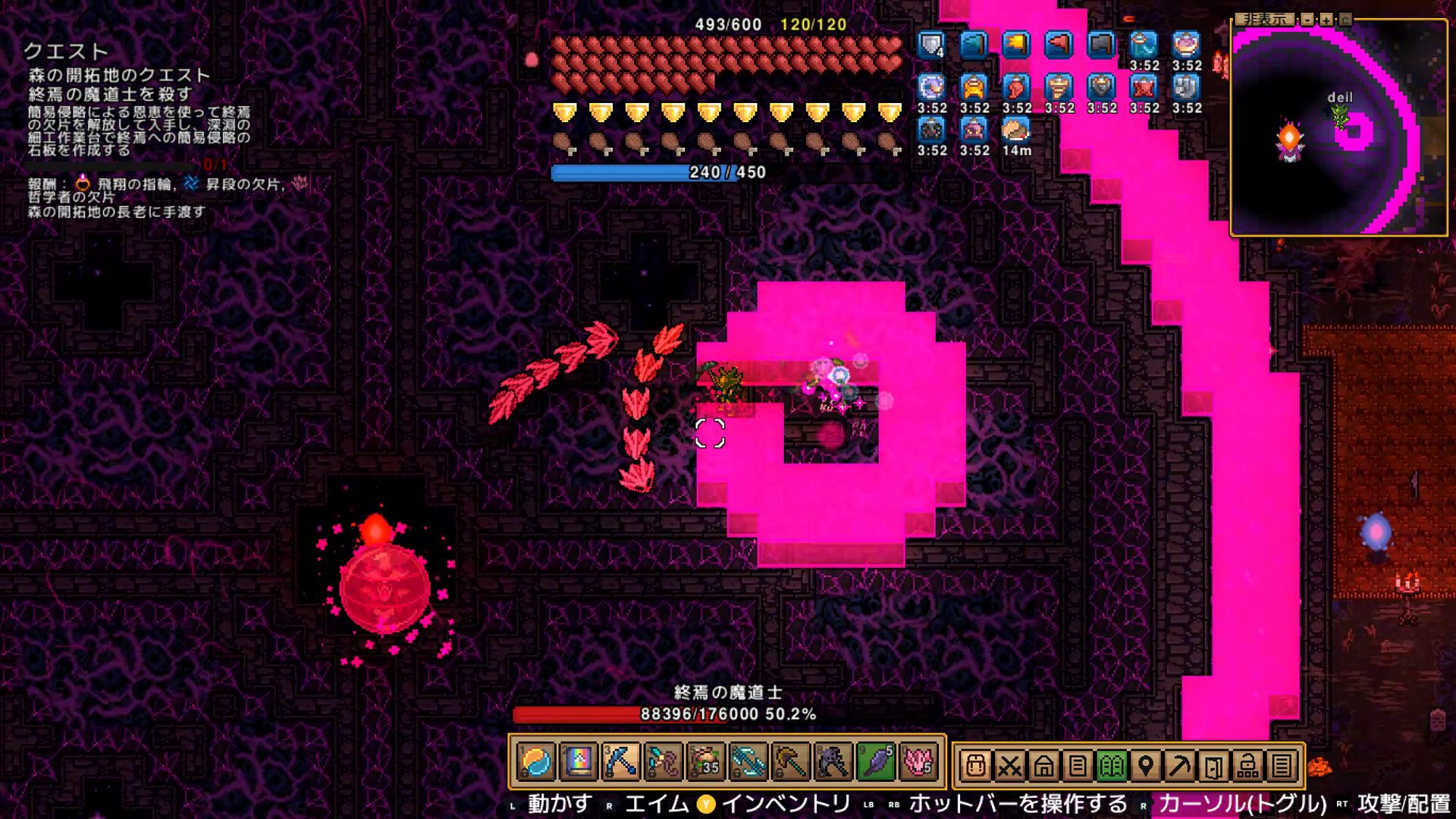Hide the minimap with the 非表示 button
Image resolution: width=1456 pixels, height=819 pixels.
tap(1264, 19)
